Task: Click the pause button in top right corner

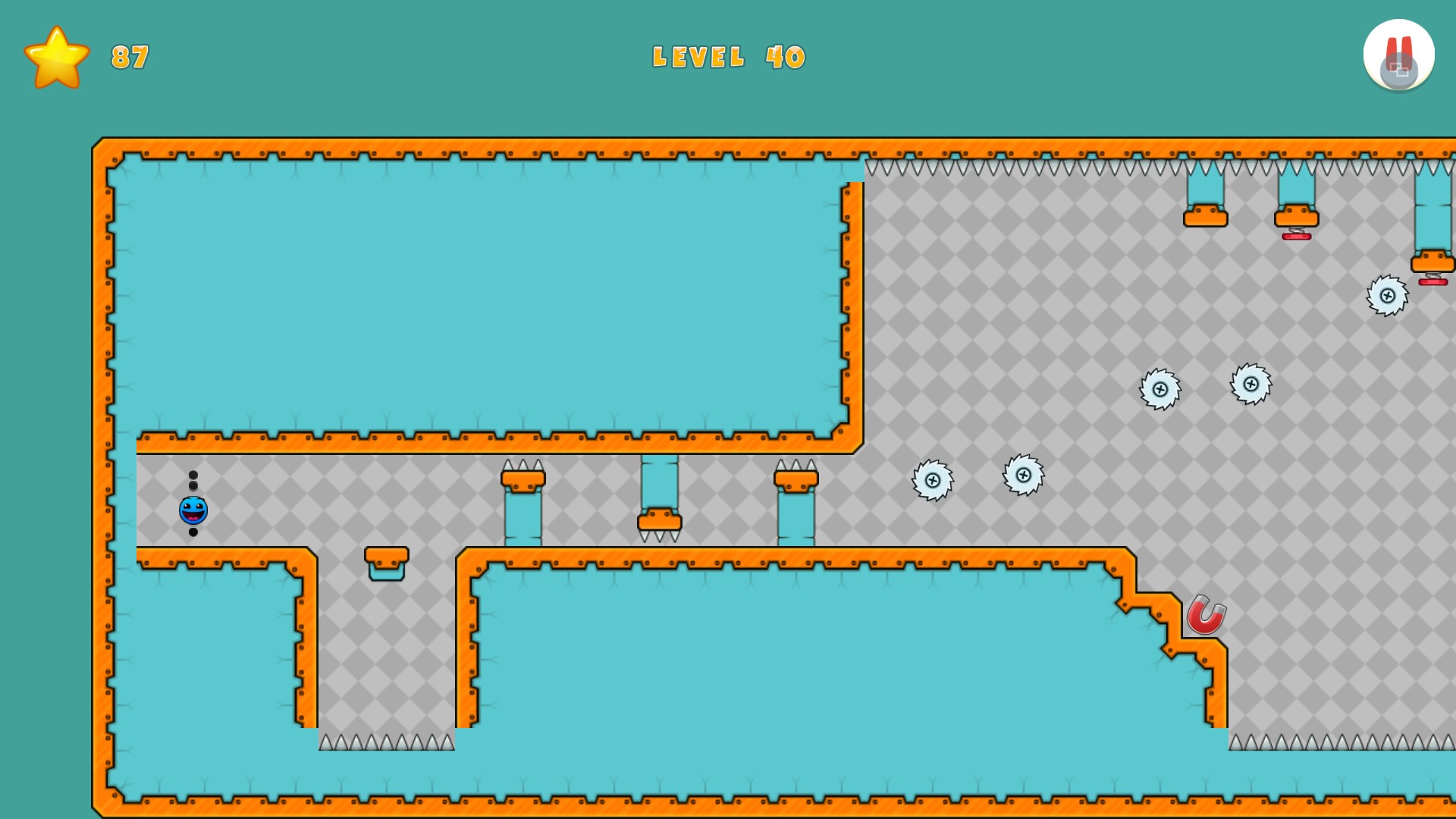Action: coord(1399,53)
